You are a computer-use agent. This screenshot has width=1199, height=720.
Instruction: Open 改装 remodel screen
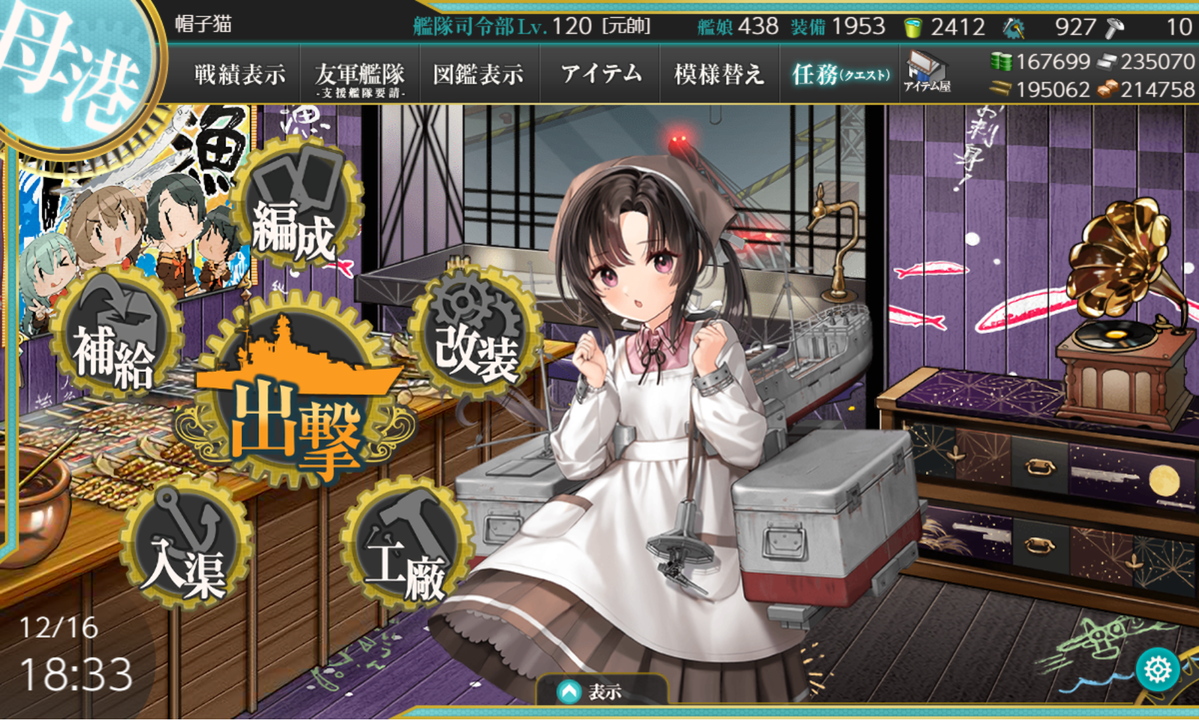476,335
